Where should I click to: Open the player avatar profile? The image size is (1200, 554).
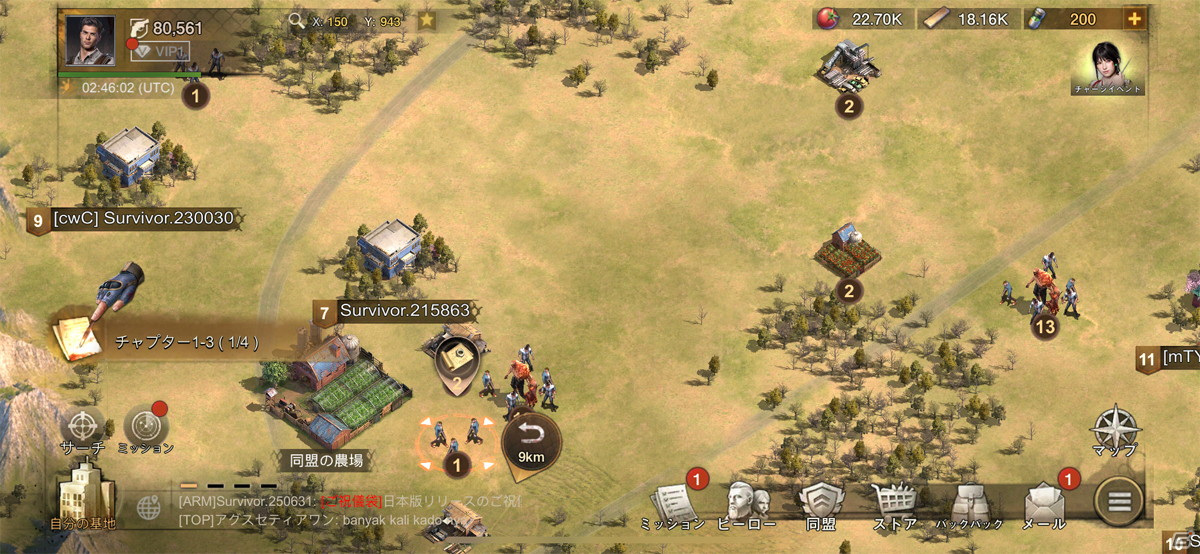[90, 41]
